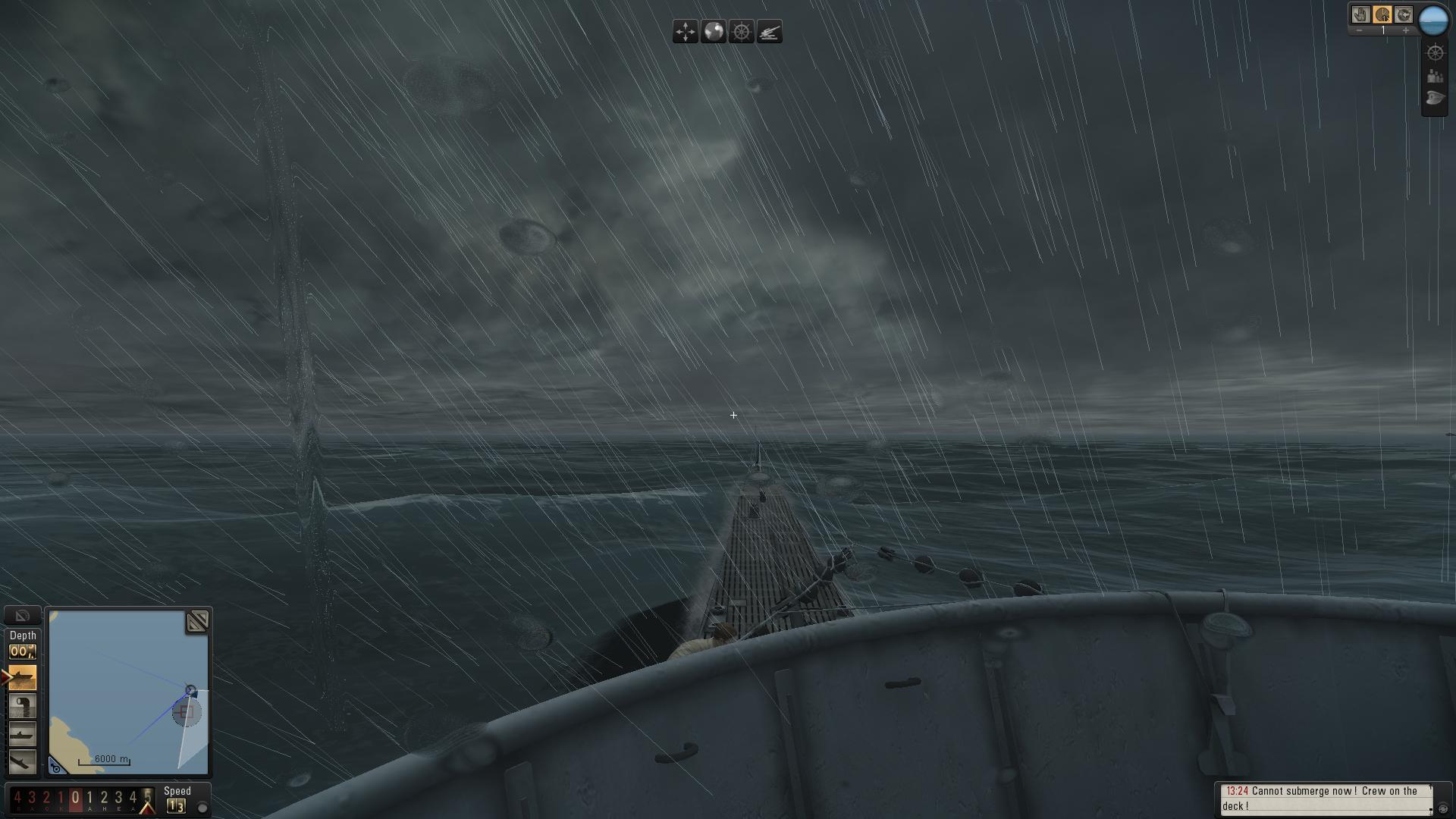Click the protractor tool button above Depth
Screen dimensions: 1456x819
tap(22, 615)
